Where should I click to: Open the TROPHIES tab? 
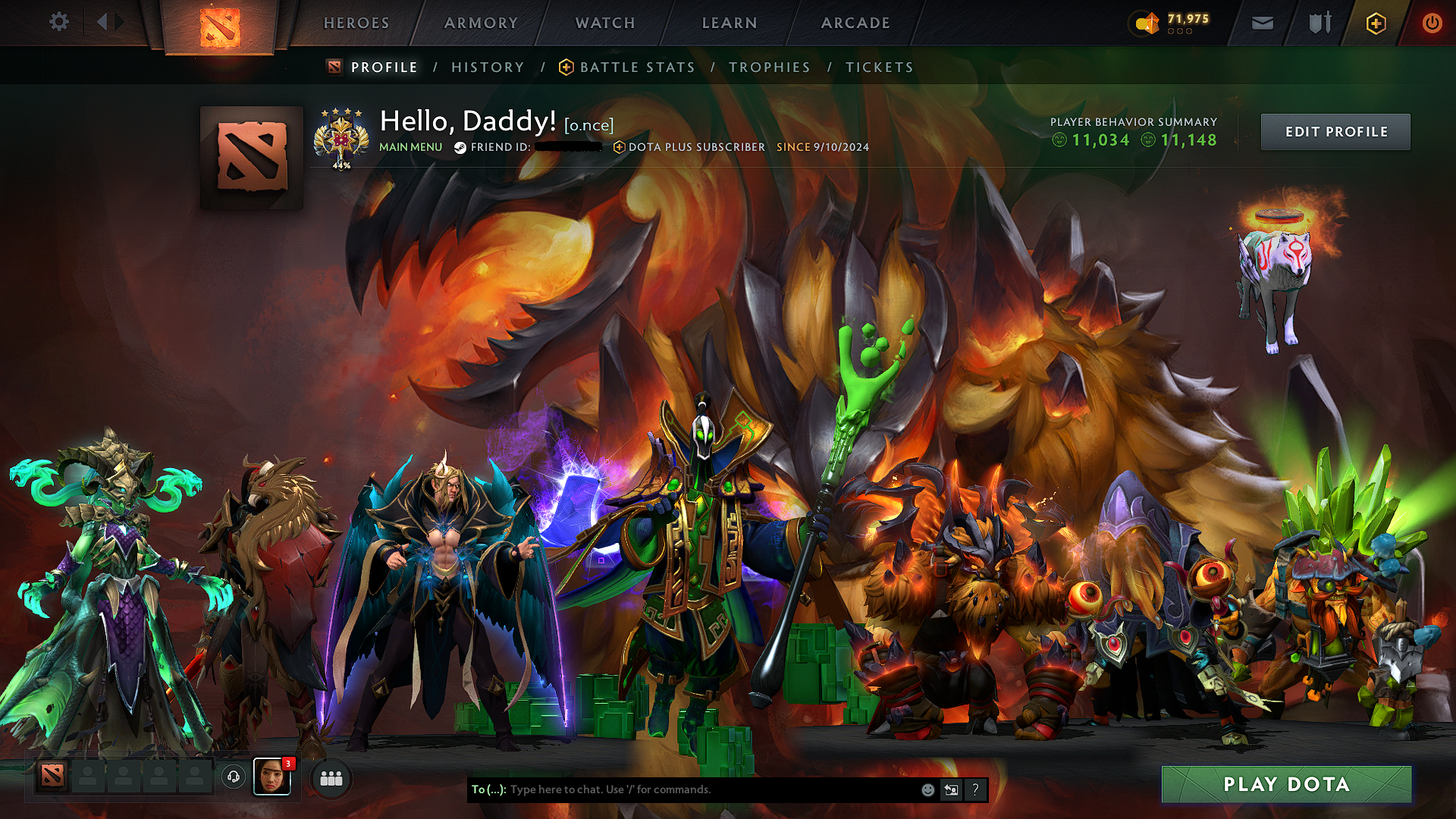tap(770, 67)
